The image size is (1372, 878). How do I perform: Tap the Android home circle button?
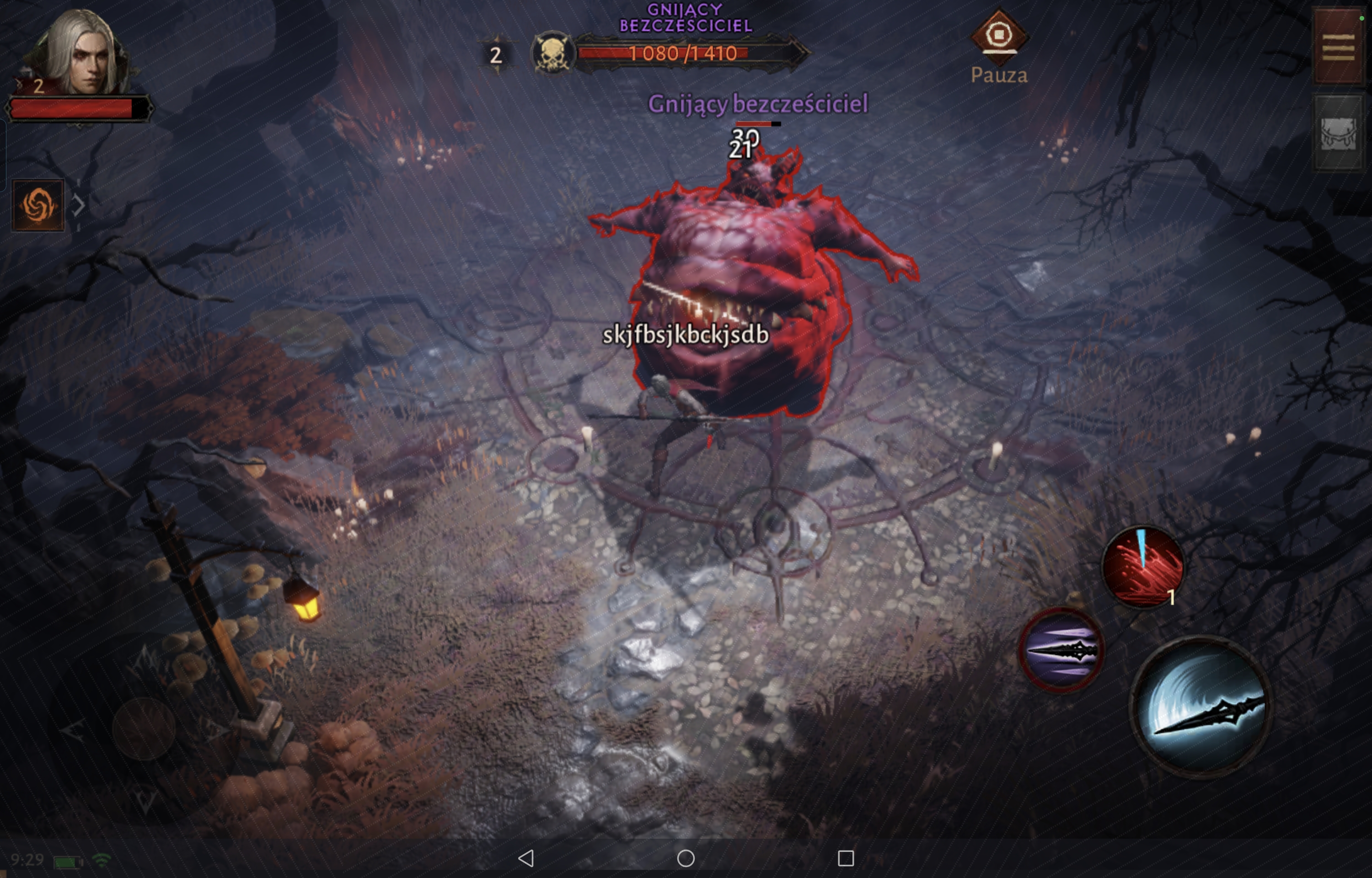686,858
